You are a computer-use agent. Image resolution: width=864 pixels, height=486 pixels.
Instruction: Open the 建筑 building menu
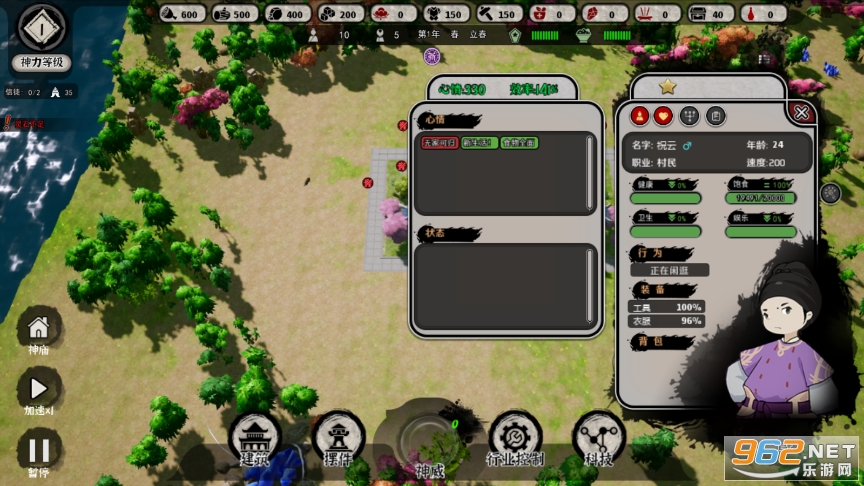(254, 436)
